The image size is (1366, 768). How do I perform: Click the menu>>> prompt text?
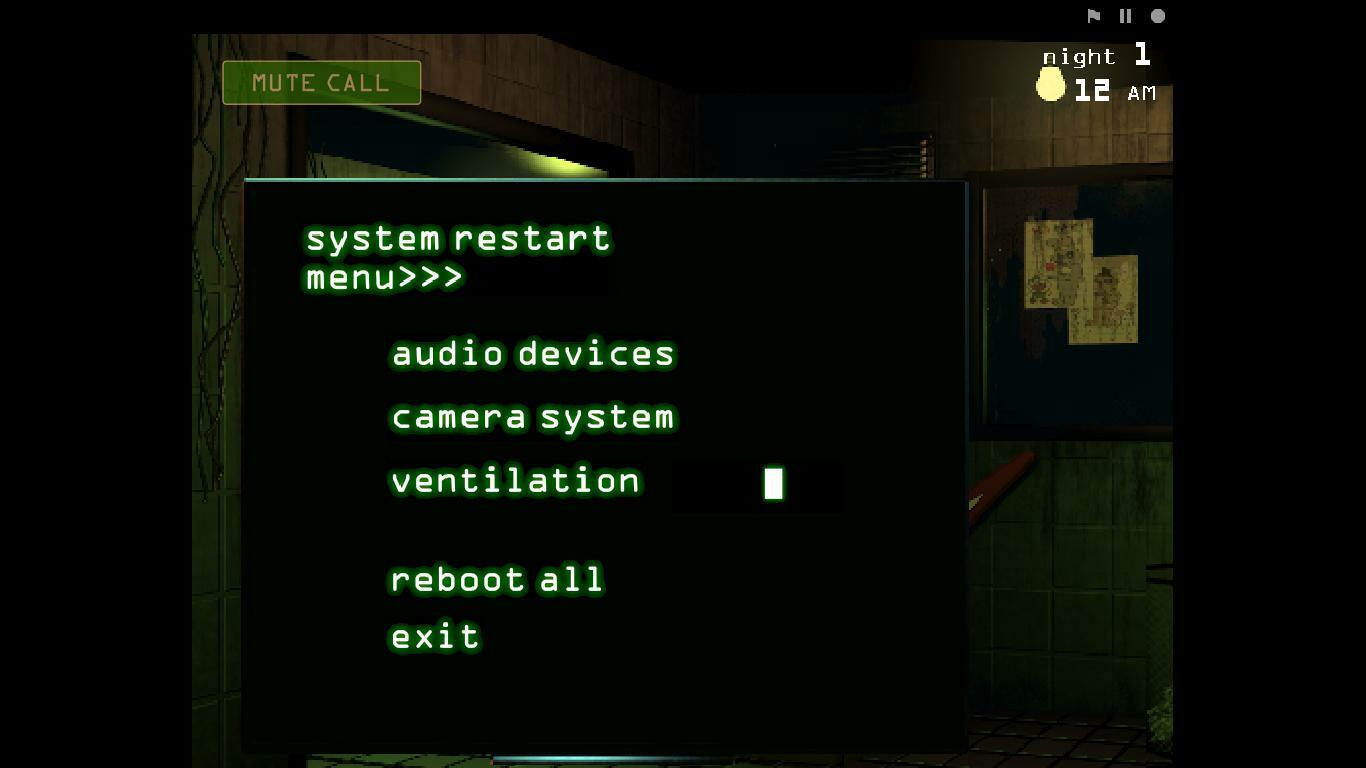[383, 279]
